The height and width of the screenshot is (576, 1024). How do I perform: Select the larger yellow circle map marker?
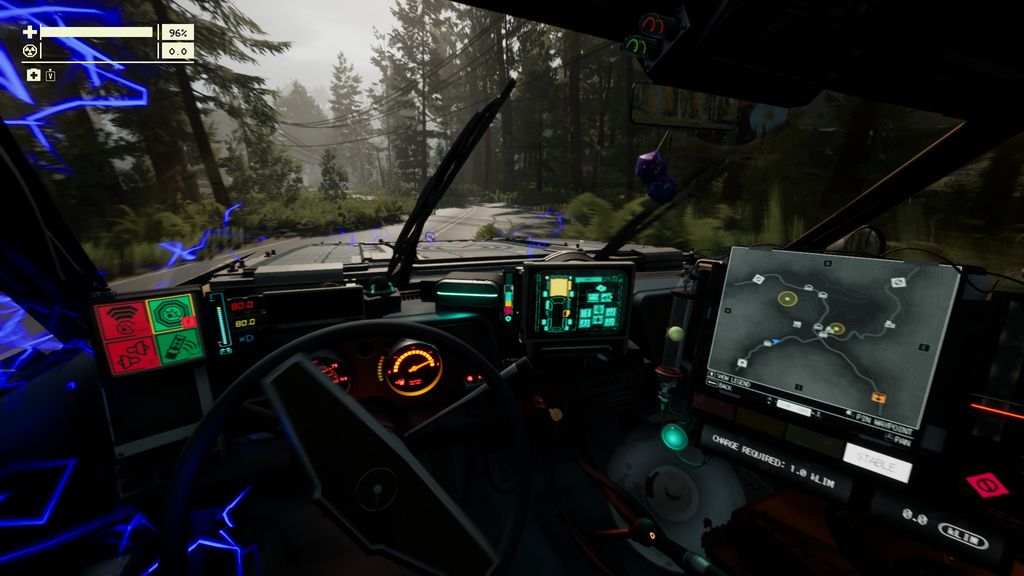[x=788, y=298]
